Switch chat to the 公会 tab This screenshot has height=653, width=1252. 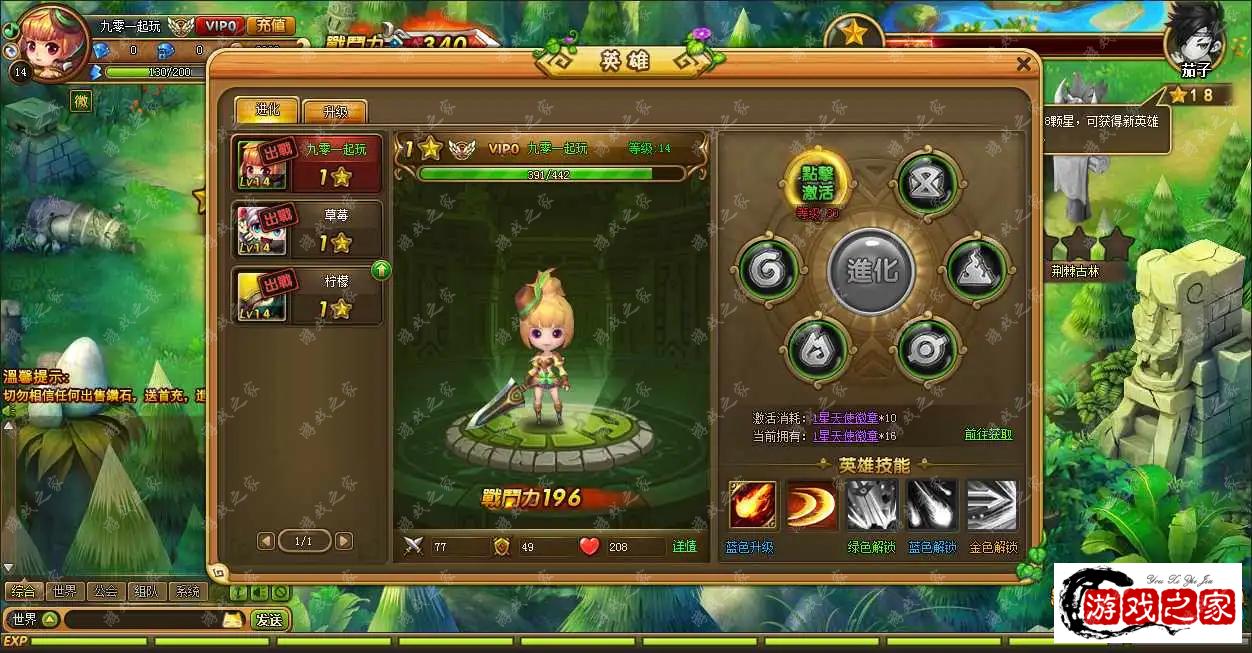(105, 591)
